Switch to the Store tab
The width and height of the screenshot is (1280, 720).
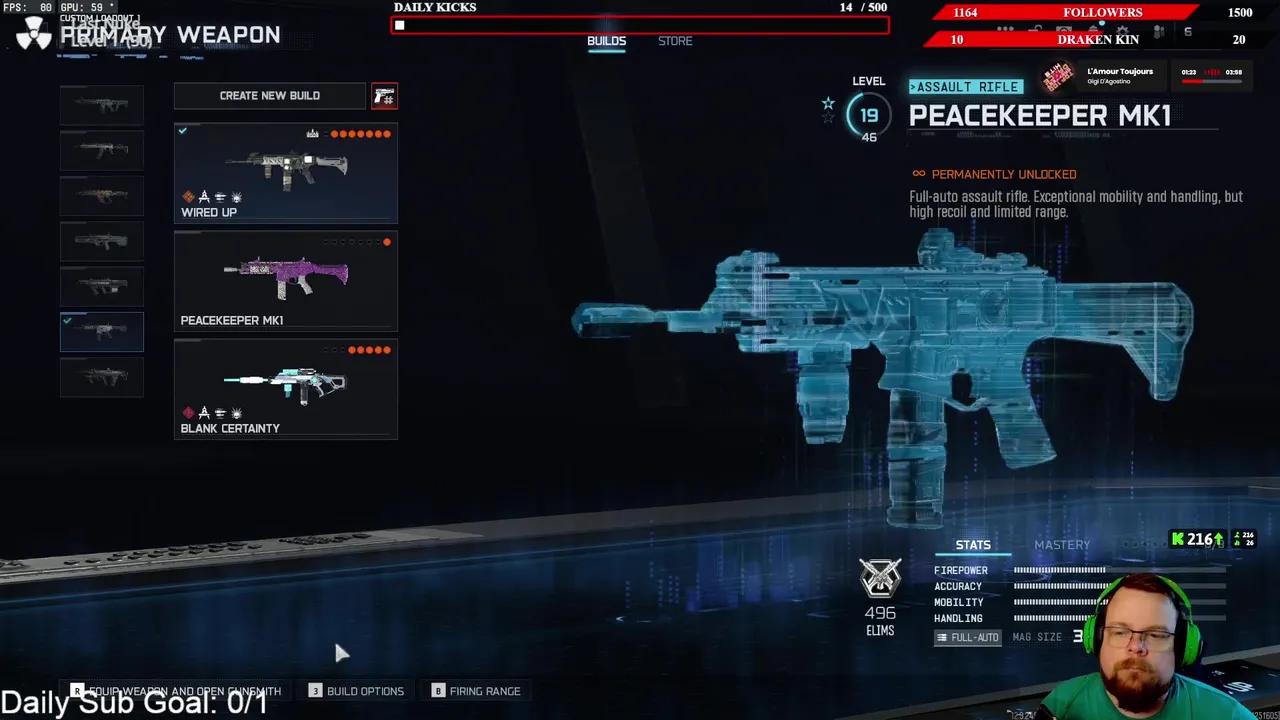point(674,41)
